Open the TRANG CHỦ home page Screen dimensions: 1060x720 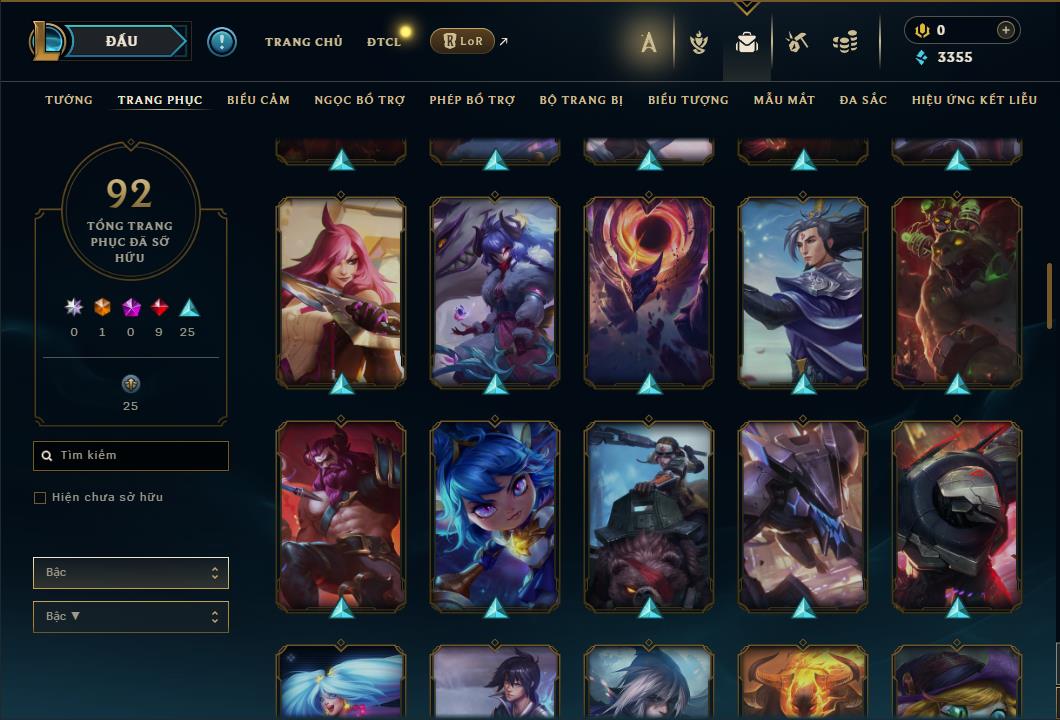pyautogui.click(x=303, y=42)
